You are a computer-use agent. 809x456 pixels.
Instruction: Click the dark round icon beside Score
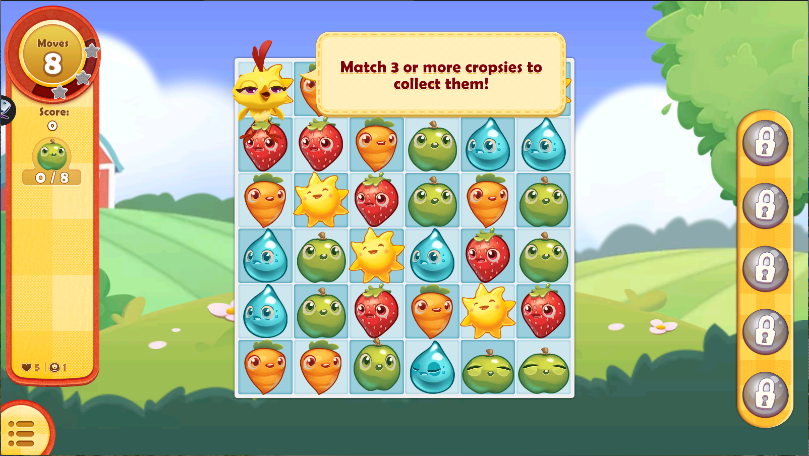3,110
